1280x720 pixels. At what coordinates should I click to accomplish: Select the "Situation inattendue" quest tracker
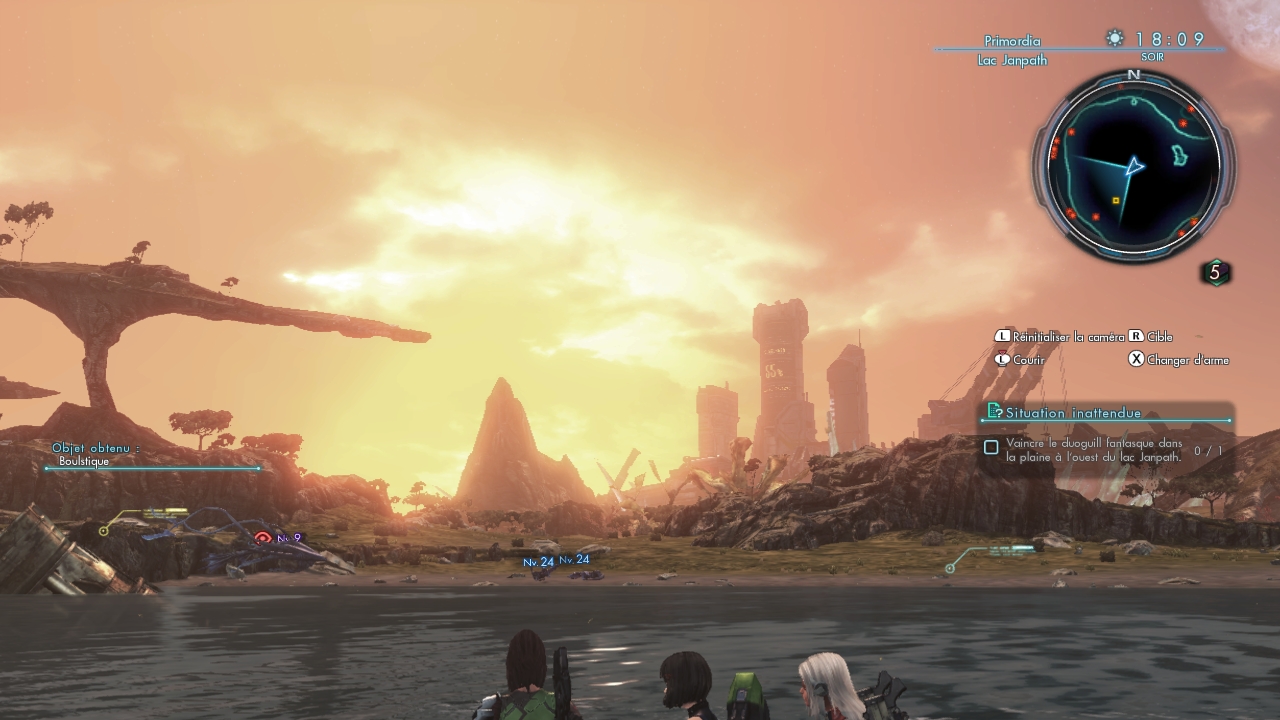click(x=1073, y=412)
